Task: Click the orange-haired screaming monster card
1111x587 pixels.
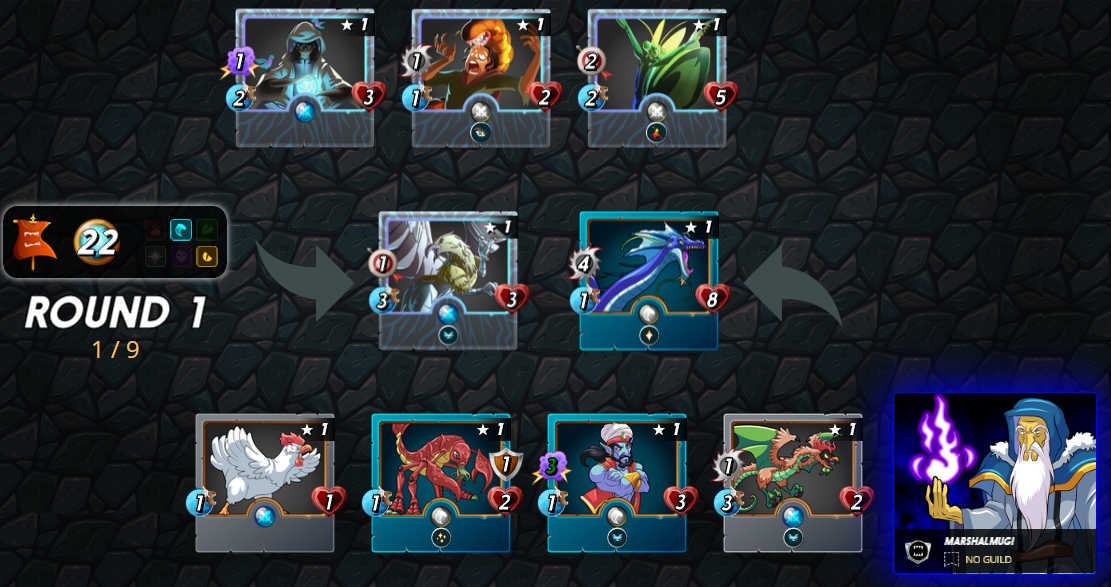Action: (x=481, y=70)
